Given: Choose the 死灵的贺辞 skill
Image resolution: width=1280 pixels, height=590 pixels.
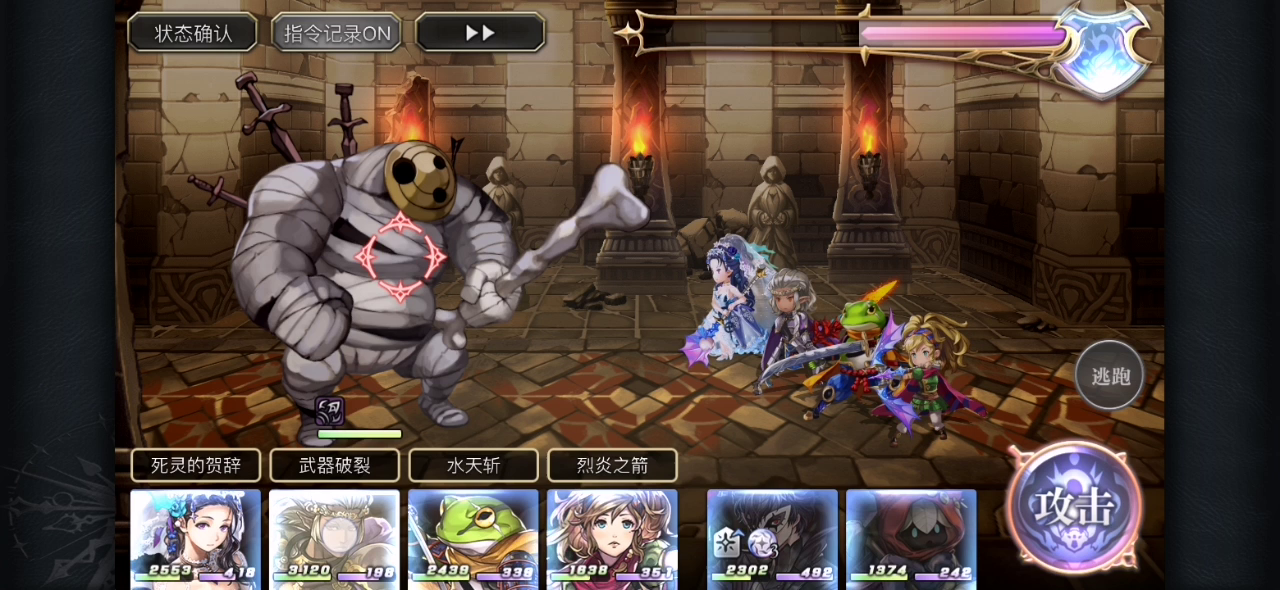Looking at the screenshot, I should [x=196, y=465].
